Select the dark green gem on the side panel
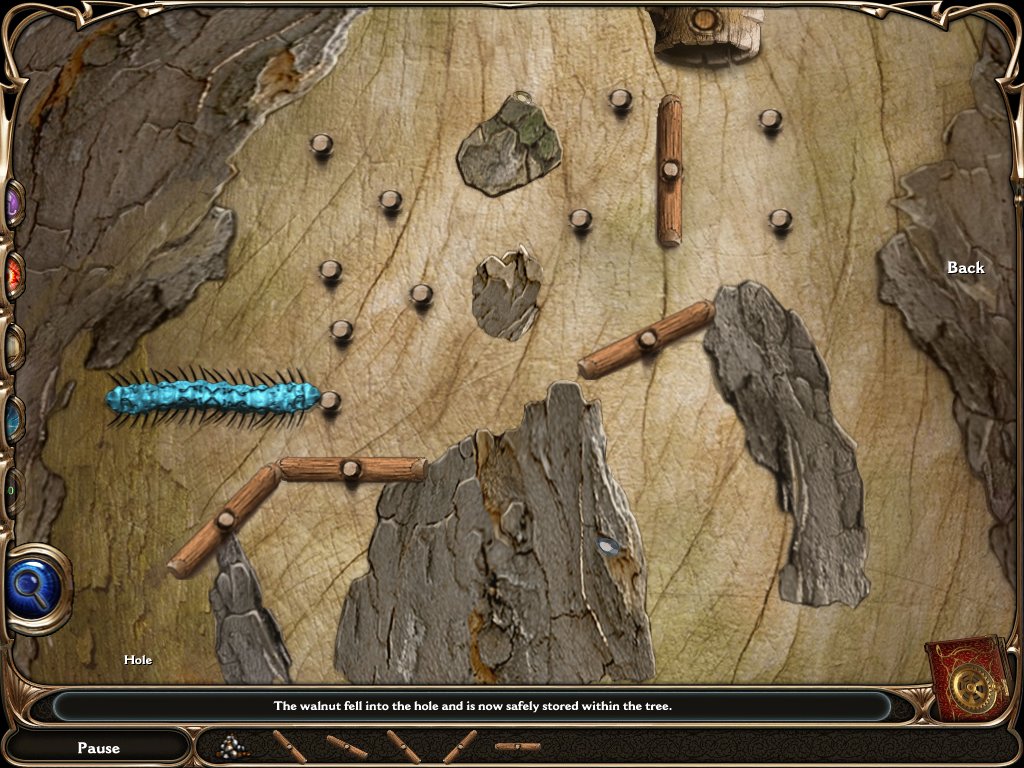This screenshot has height=768, width=1024. pyautogui.click(x=12, y=490)
